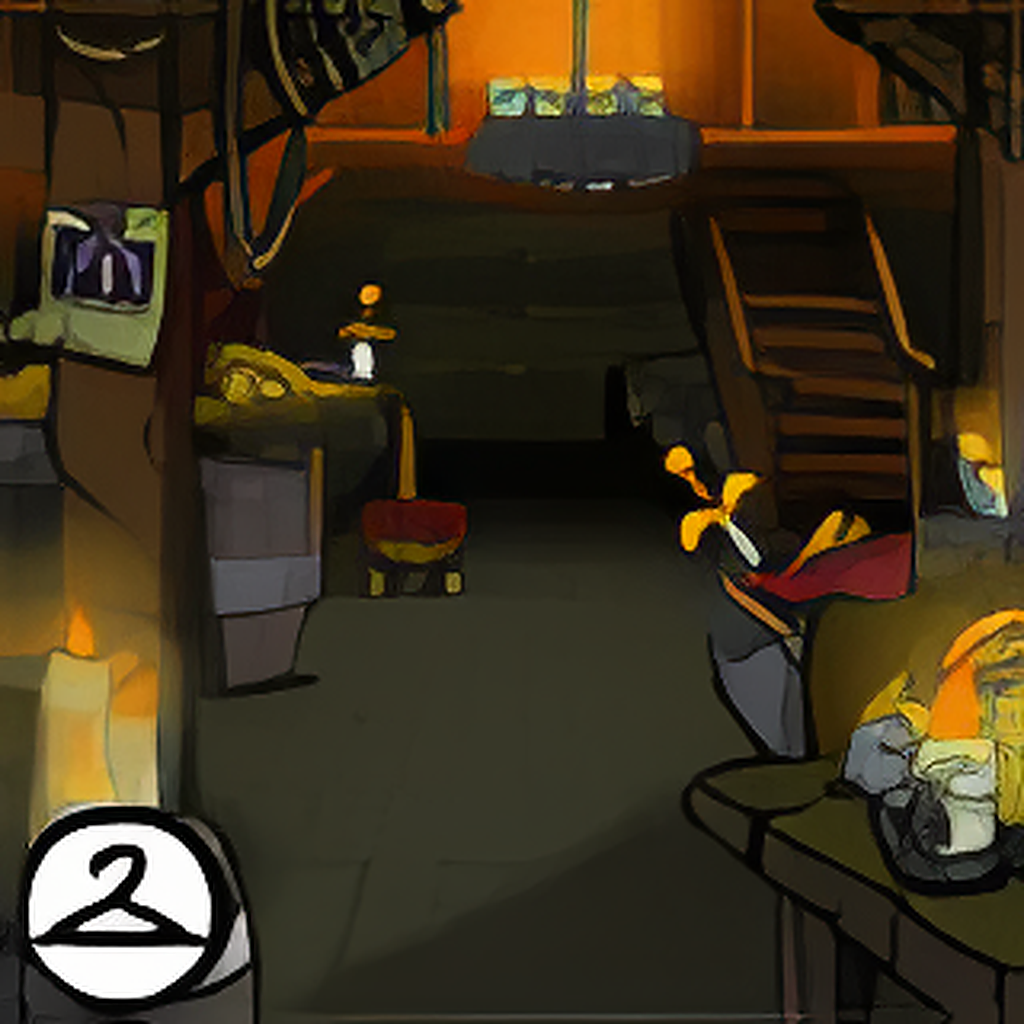The height and width of the screenshot is (1024, 1024).
Task: Click the clothes hanger wardrobe icon
Action: coord(121,908)
